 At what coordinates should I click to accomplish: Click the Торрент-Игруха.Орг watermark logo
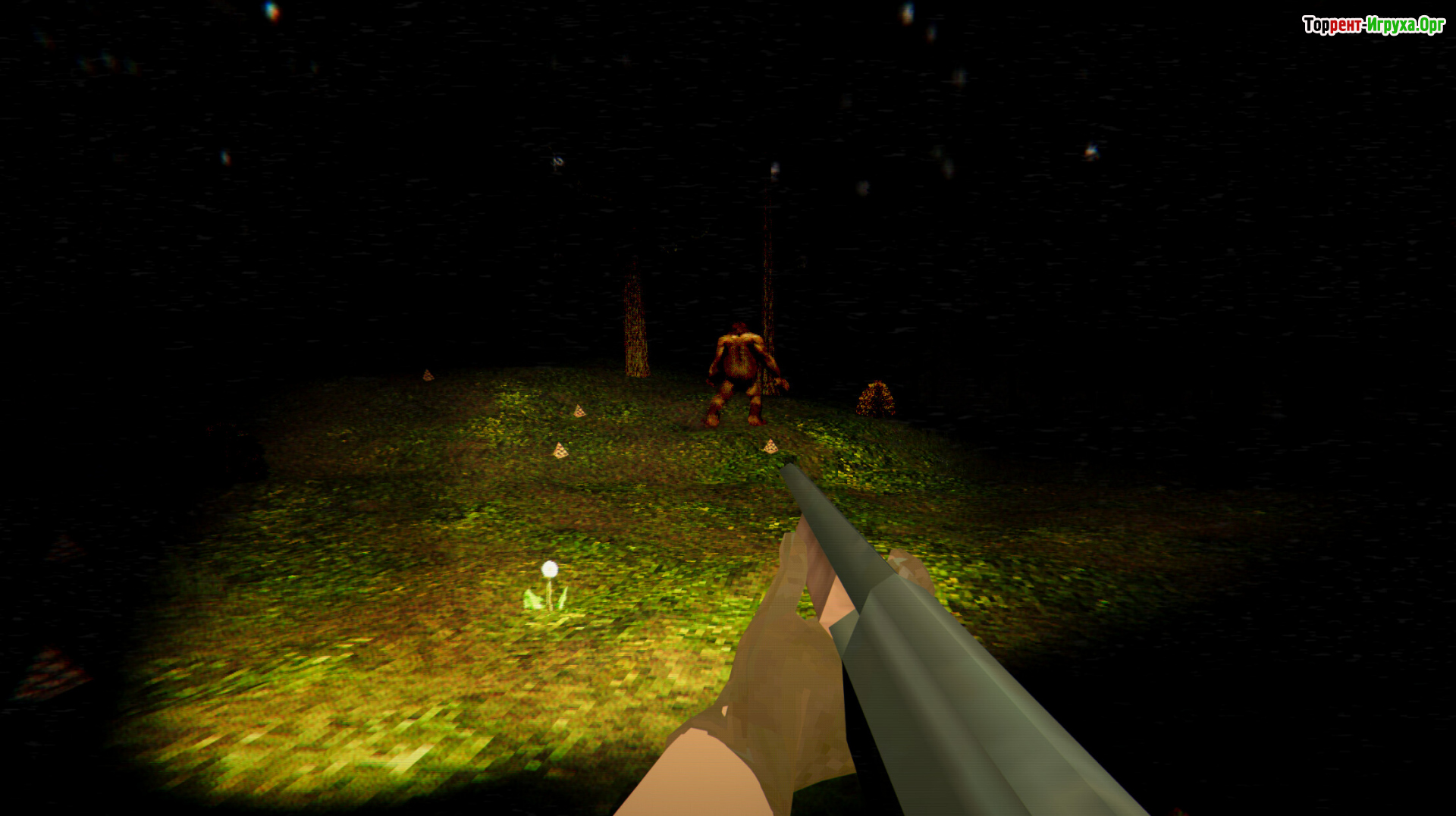point(1373,25)
